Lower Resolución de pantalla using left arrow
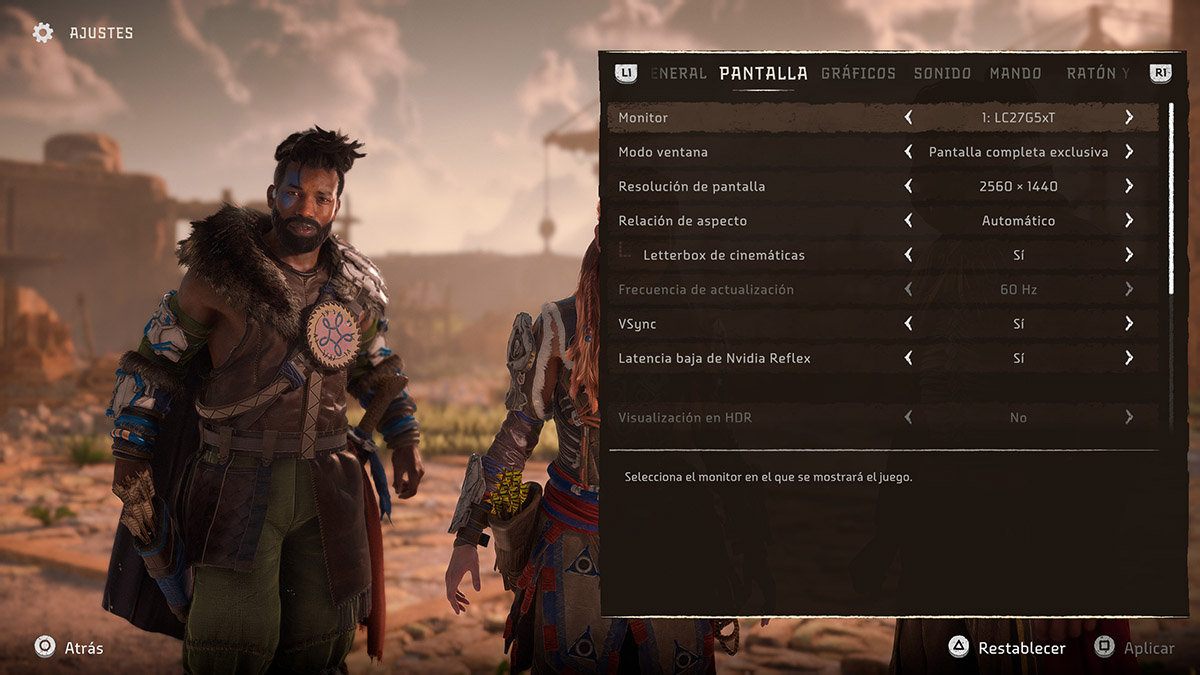 [908, 186]
